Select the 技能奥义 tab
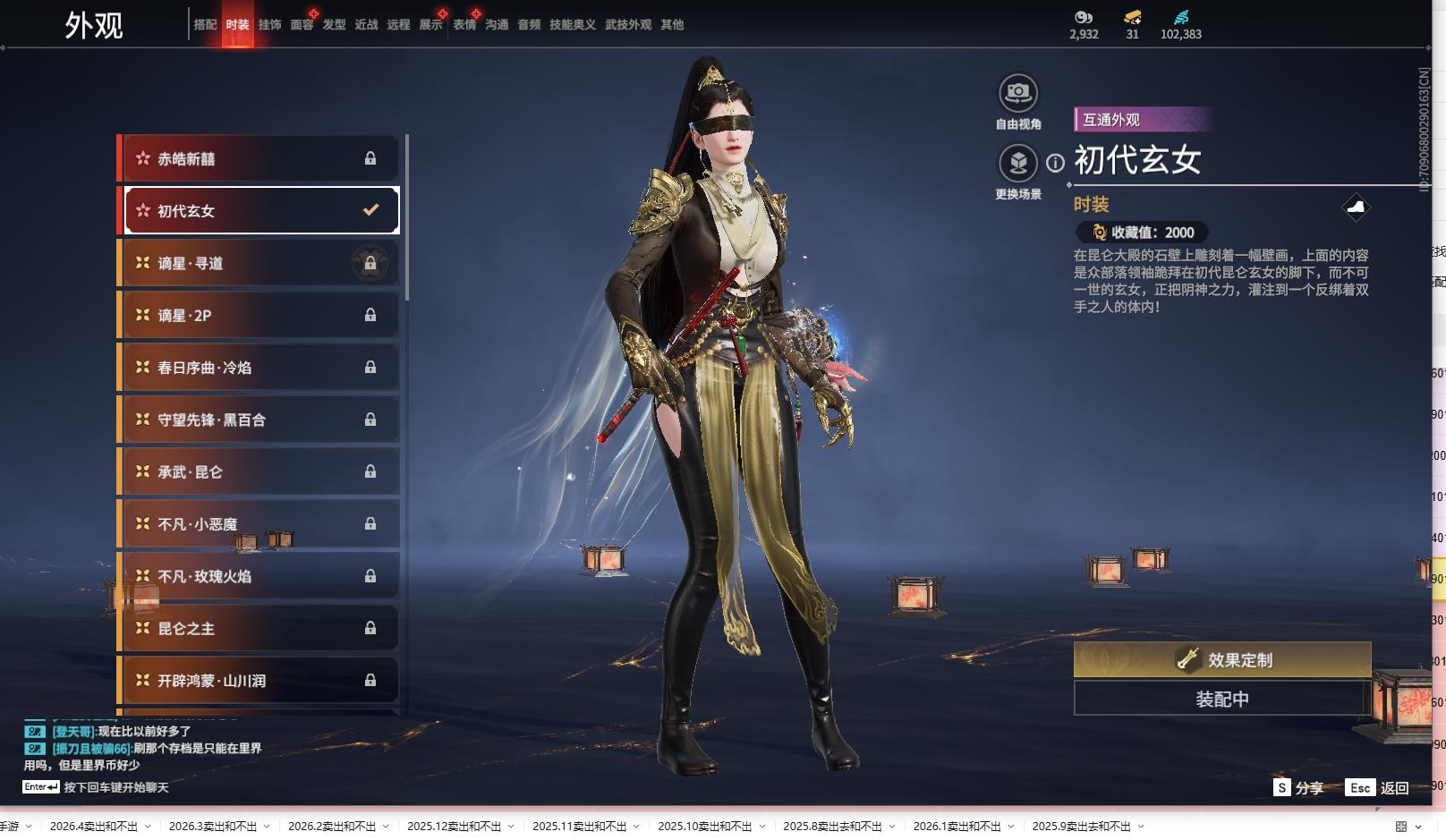Image resolution: width=1446 pixels, height=840 pixels. pyautogui.click(x=572, y=25)
